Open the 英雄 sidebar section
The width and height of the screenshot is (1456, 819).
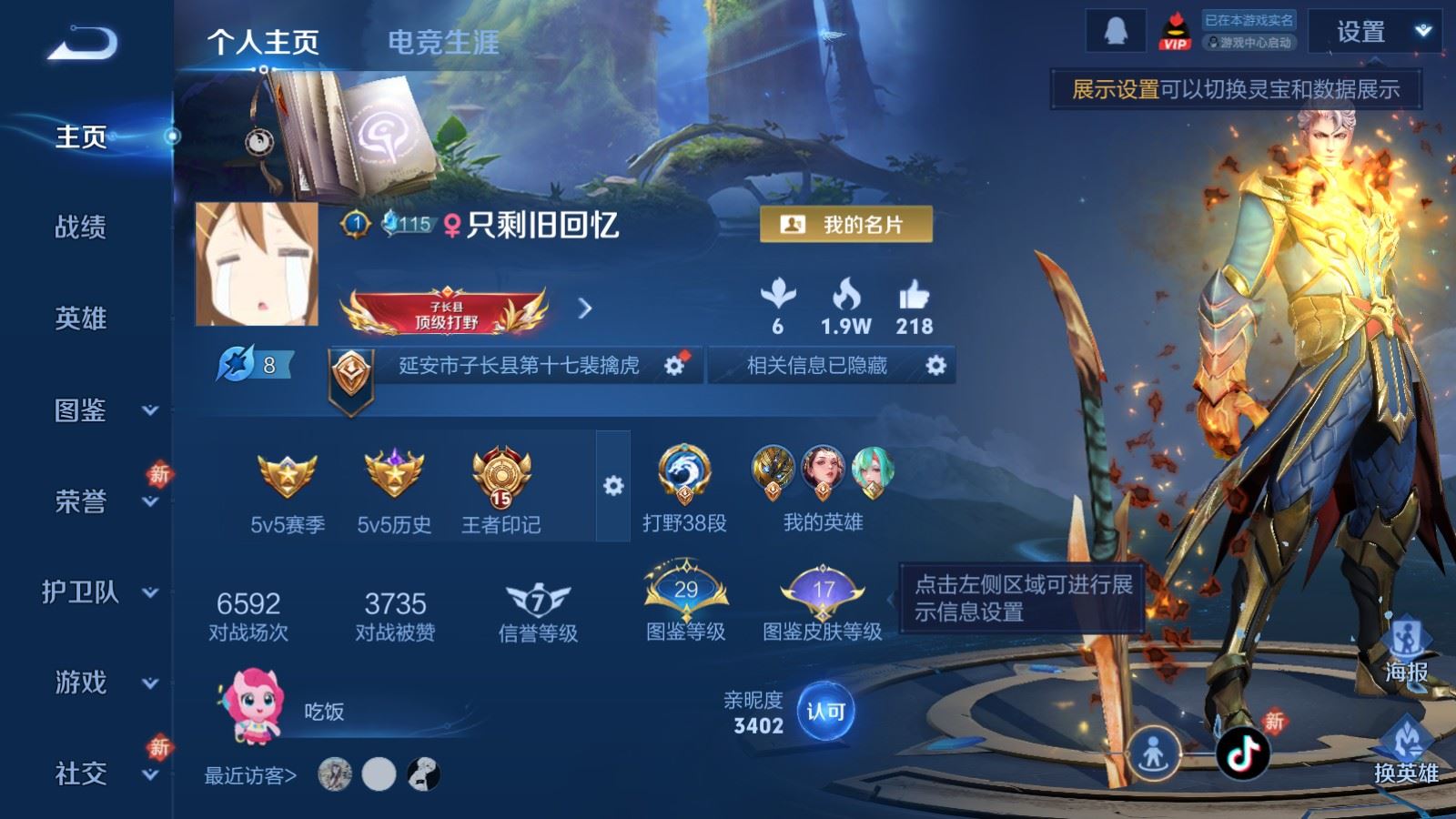pos(81,318)
